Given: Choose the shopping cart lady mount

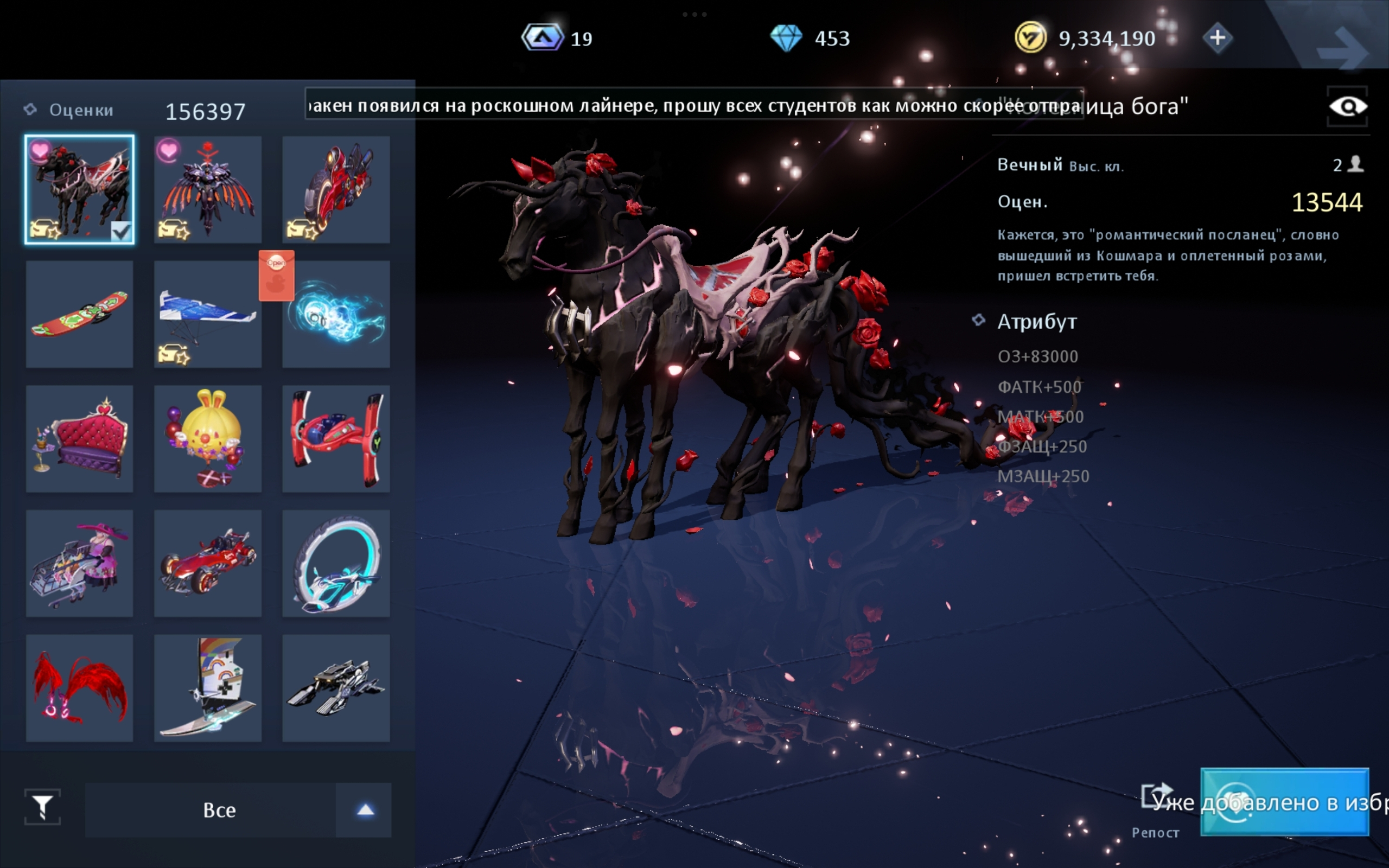Looking at the screenshot, I should pos(79,563).
